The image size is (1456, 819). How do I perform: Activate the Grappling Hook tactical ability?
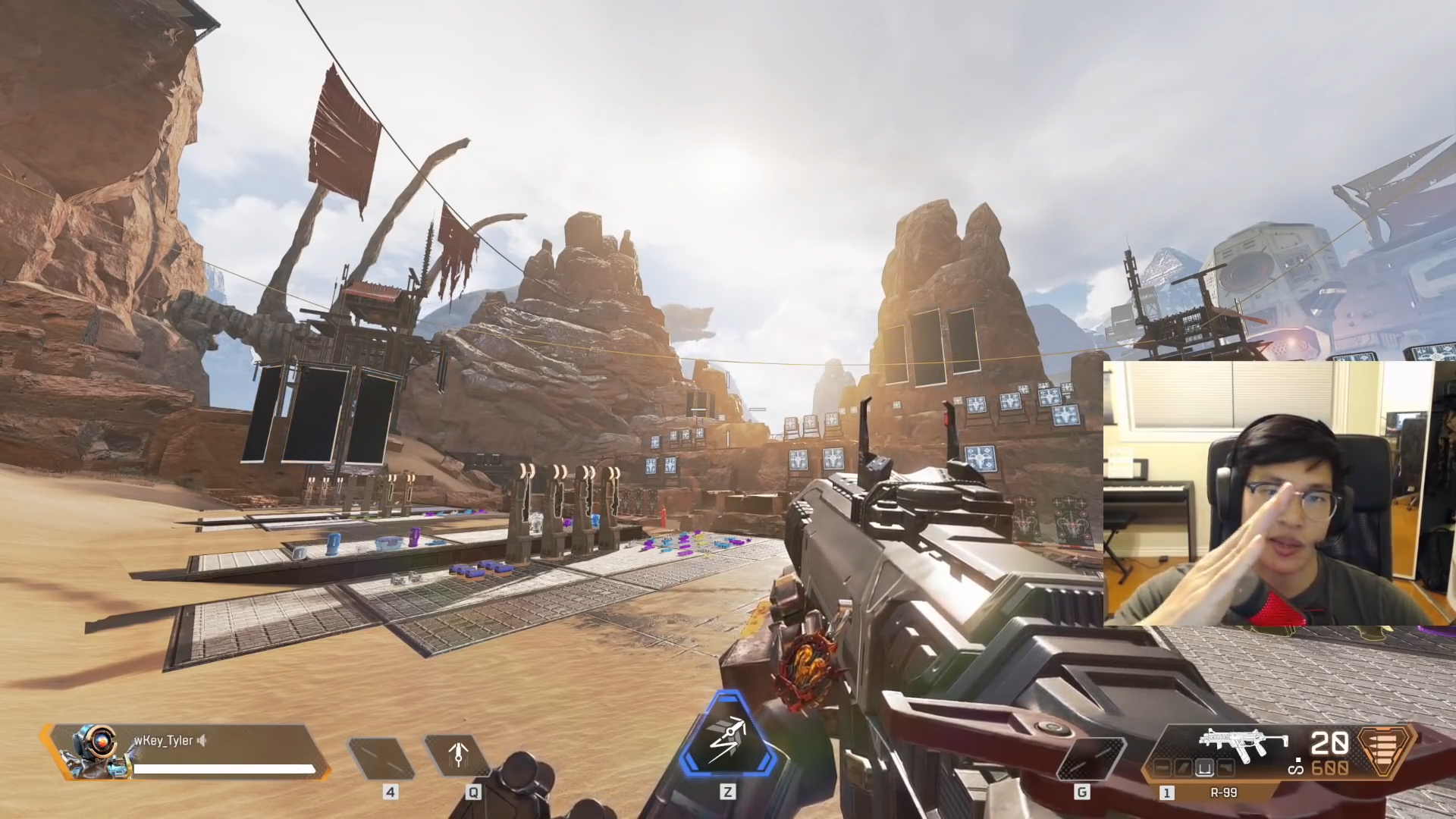[457, 756]
